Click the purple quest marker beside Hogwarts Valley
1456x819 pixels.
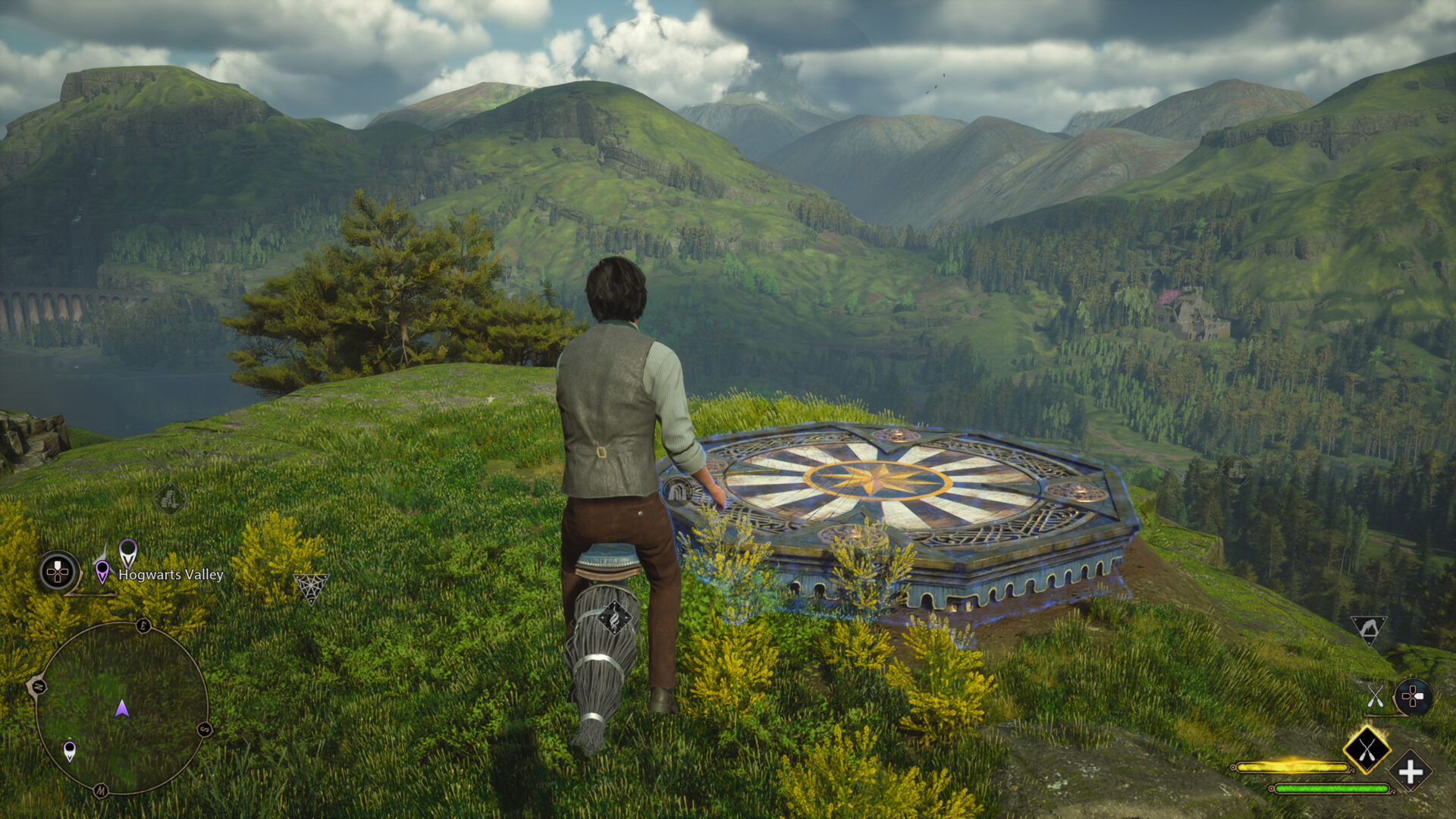click(x=102, y=570)
